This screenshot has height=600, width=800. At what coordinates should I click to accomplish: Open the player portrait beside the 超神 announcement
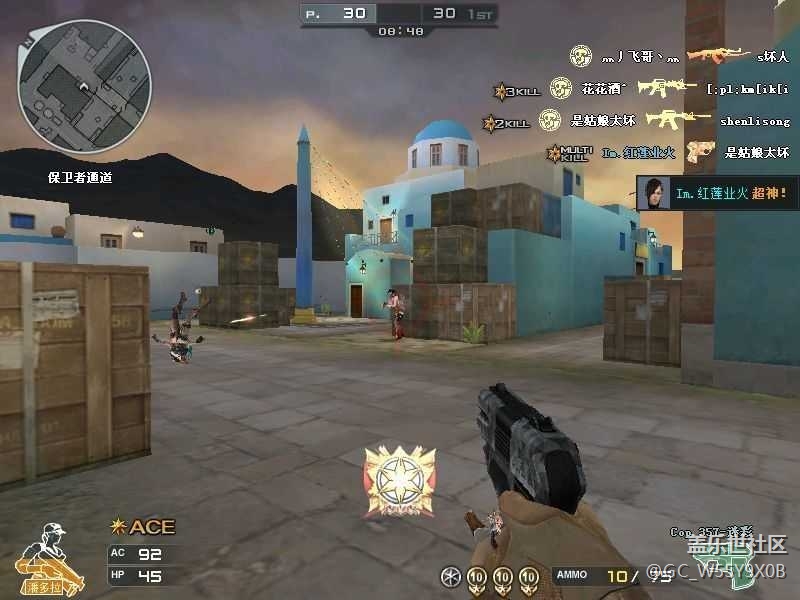[655, 193]
